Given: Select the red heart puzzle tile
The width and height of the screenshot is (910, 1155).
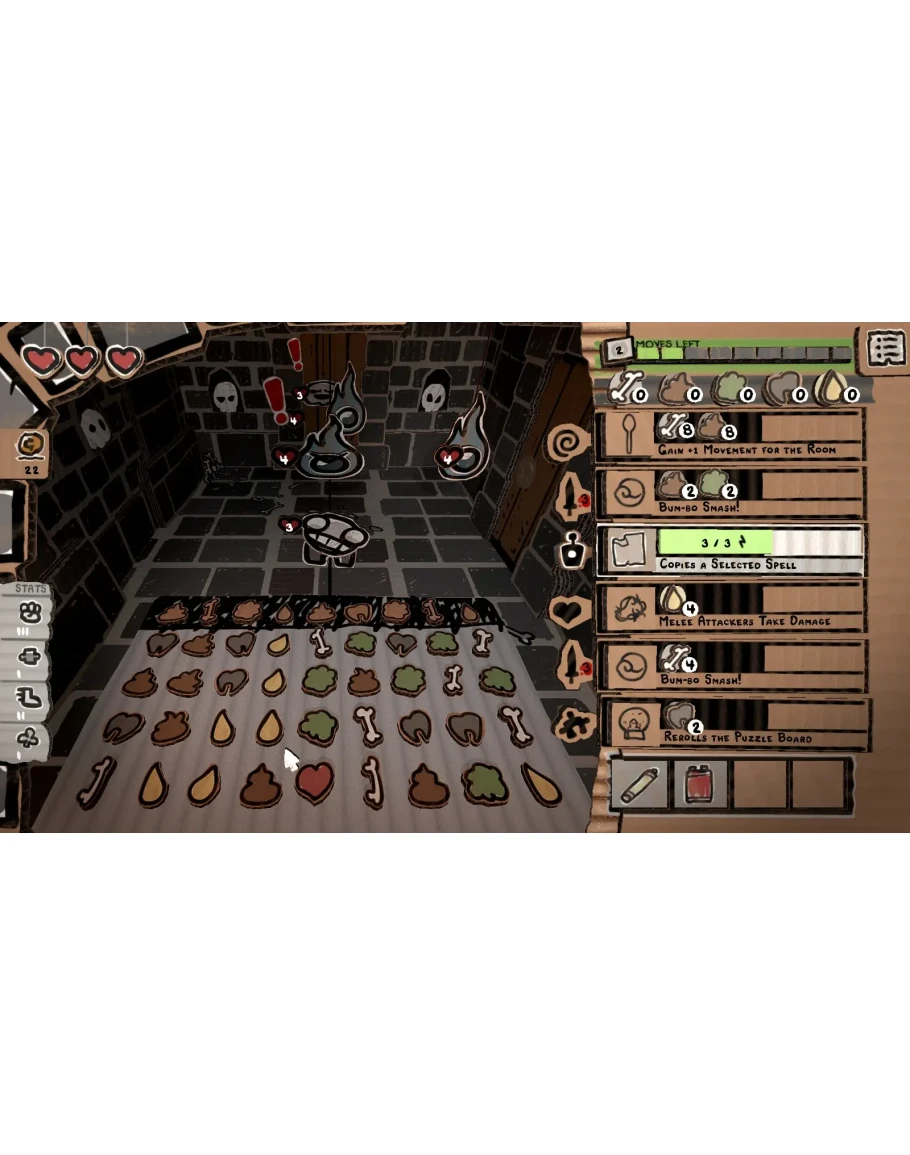Looking at the screenshot, I should click(x=315, y=781).
